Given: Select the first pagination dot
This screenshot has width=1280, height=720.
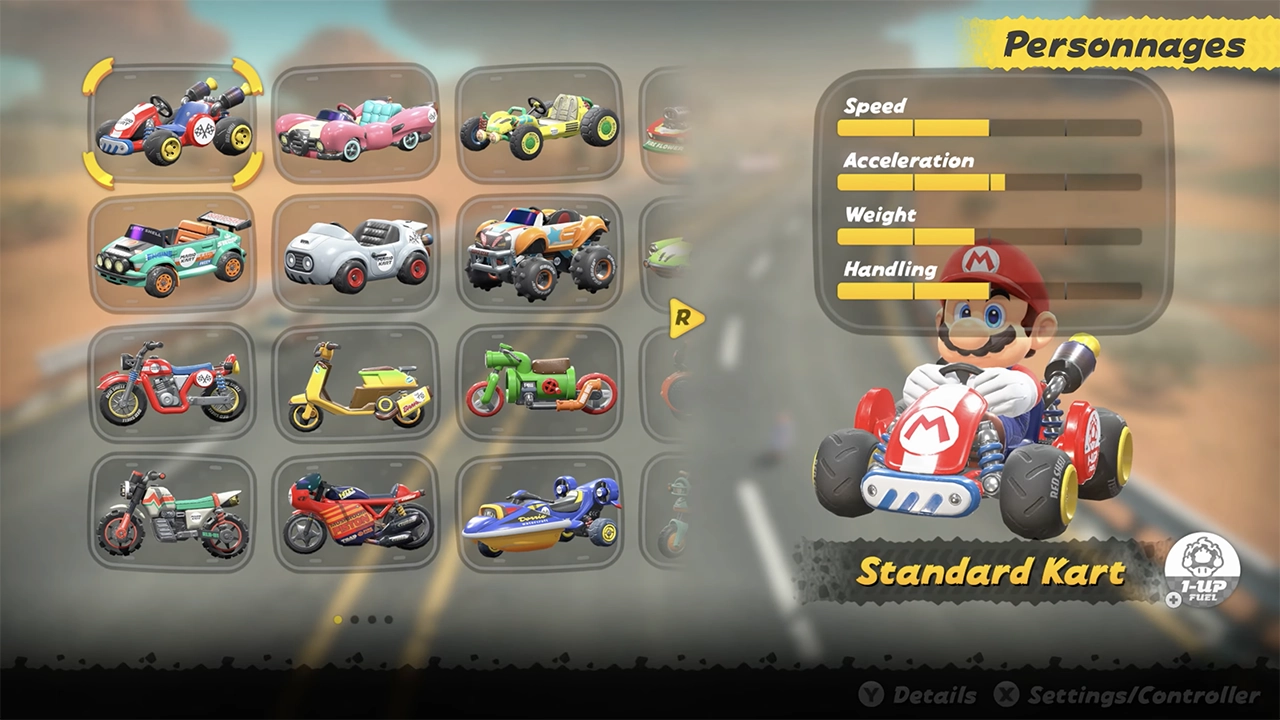Looking at the screenshot, I should [339, 620].
